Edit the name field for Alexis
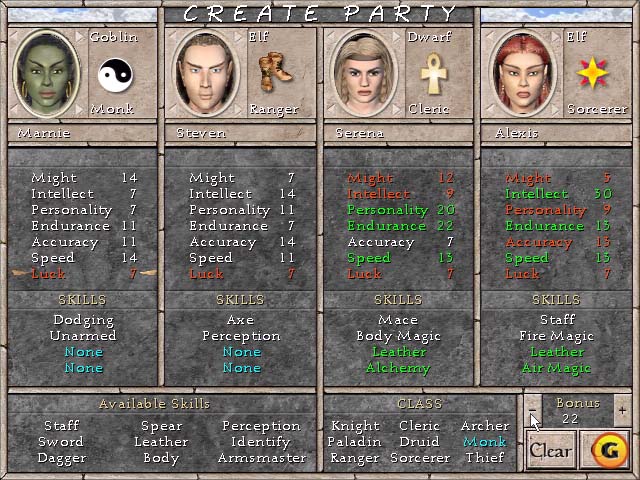 click(x=555, y=133)
